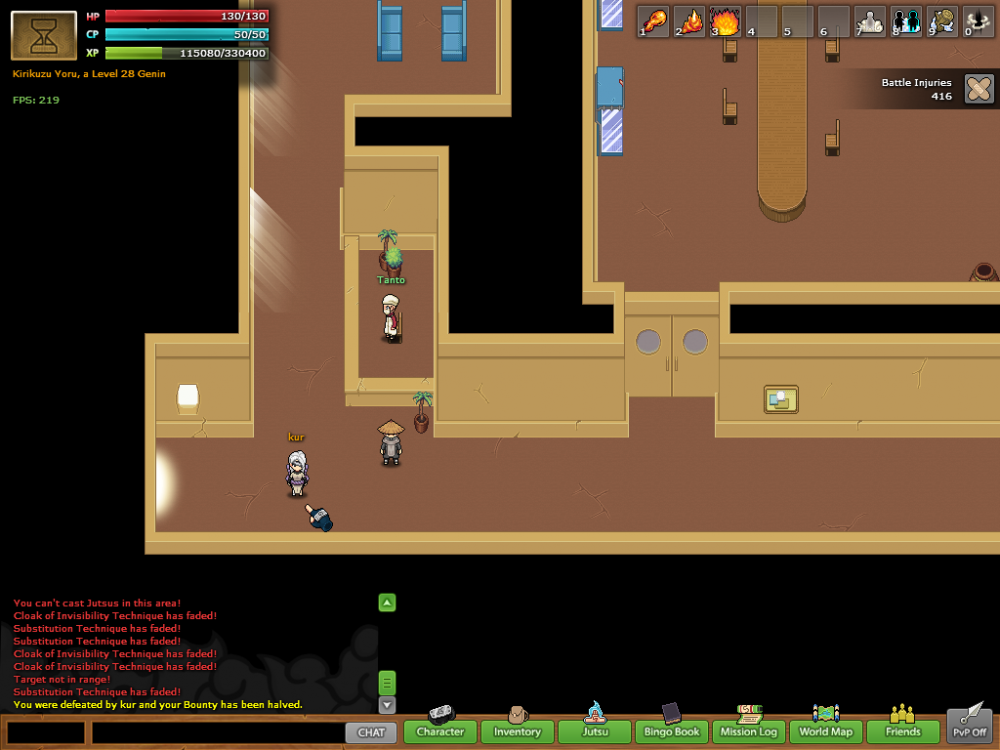Screen dimensions: 1000x750
Task: Click the chat log up arrow
Action: click(387, 602)
